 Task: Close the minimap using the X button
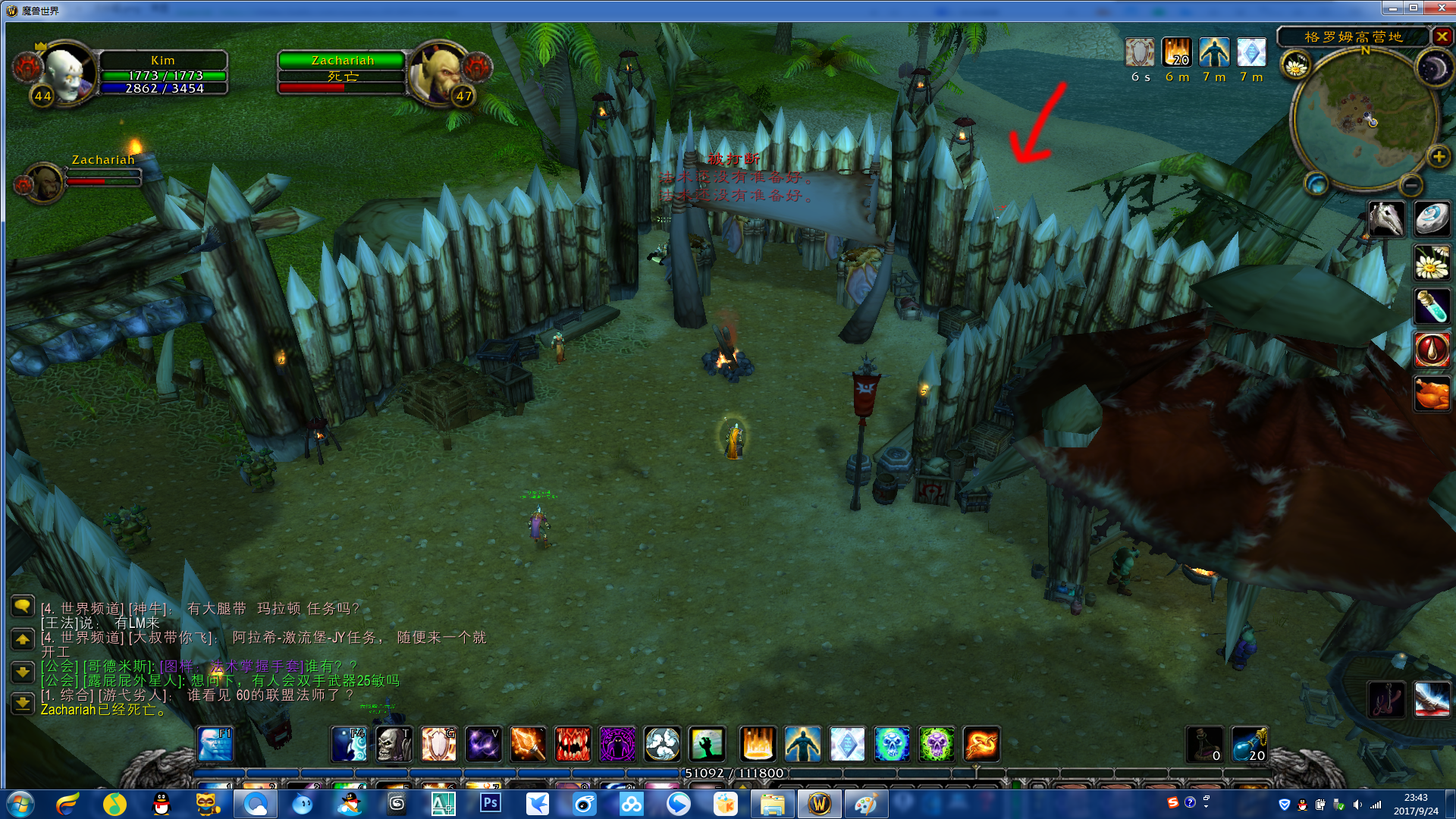tap(1442, 36)
